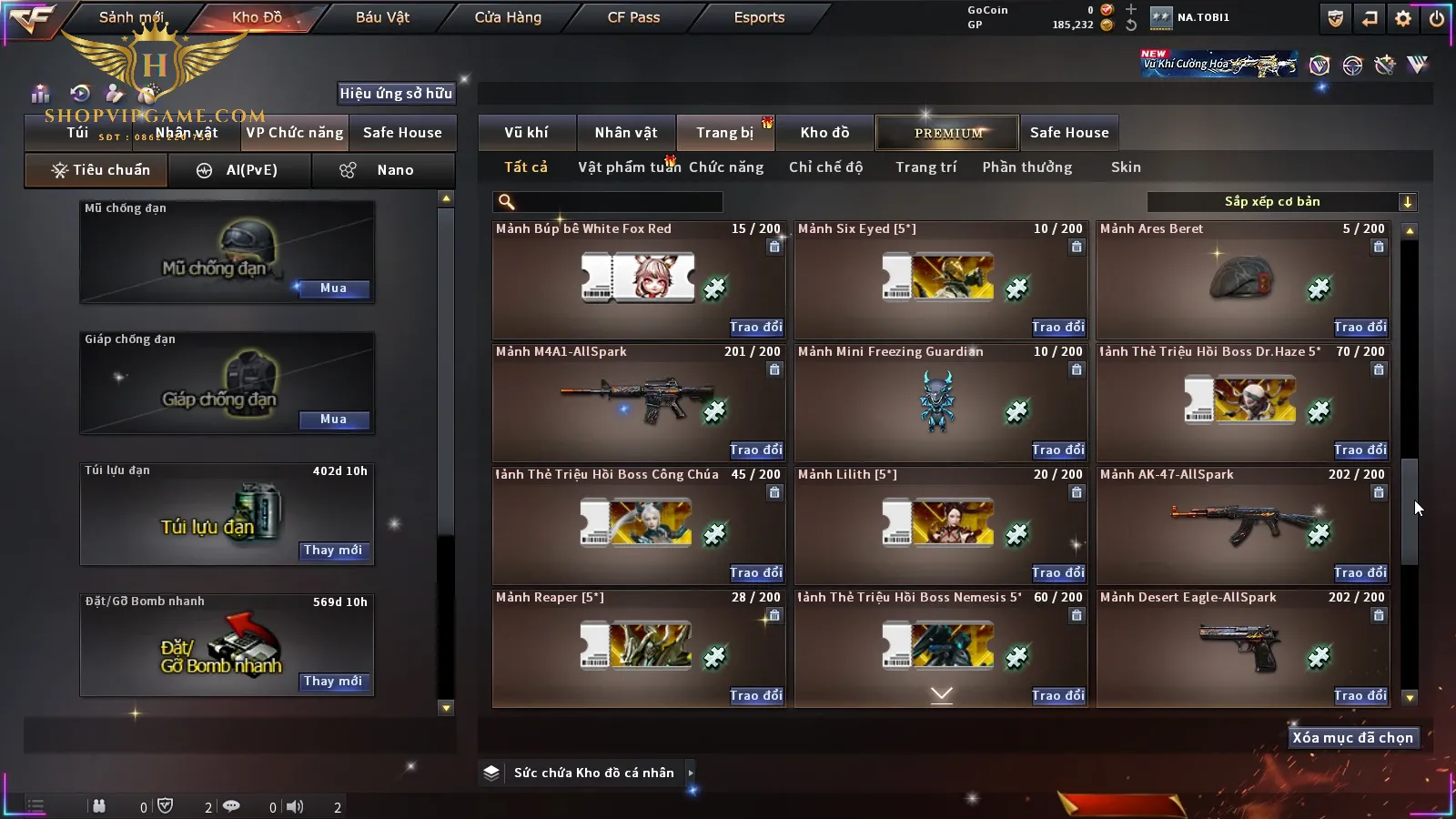Exchange the Mảnh Desert Eagle-AllSpark fragments
The width and height of the screenshot is (1456, 819).
tap(1360, 696)
